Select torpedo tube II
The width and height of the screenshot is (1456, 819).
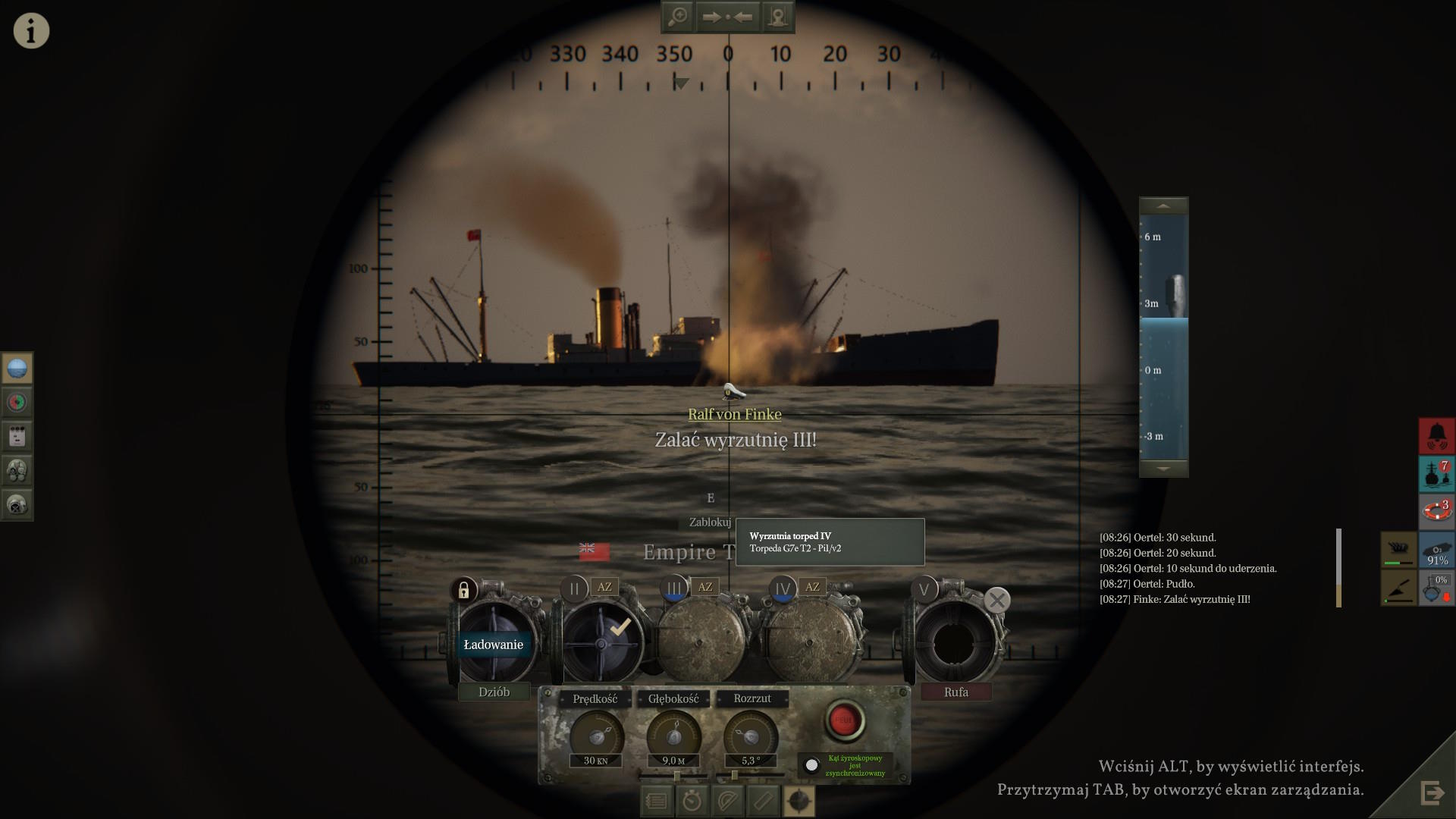pyautogui.click(x=574, y=588)
